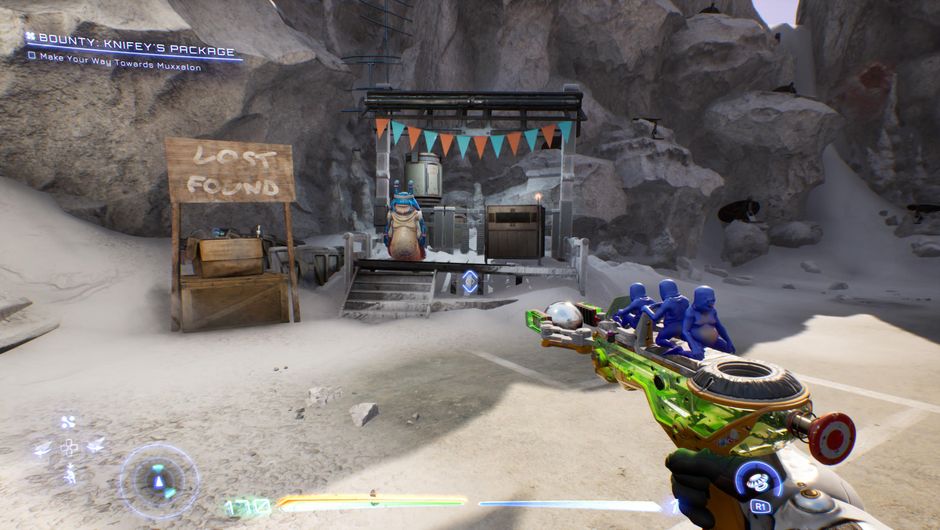Select the top icon of the d-pad wheel
The width and height of the screenshot is (940, 530).
[x=68, y=422]
